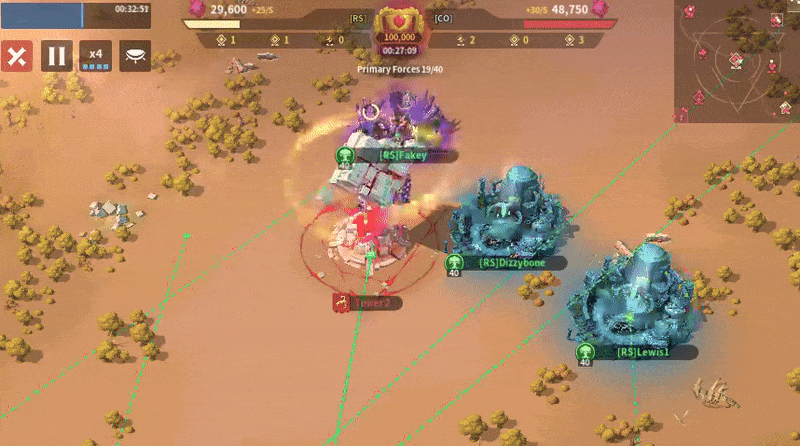Change the x4 playback speed
This screenshot has height=446, width=800.
(x=96, y=56)
